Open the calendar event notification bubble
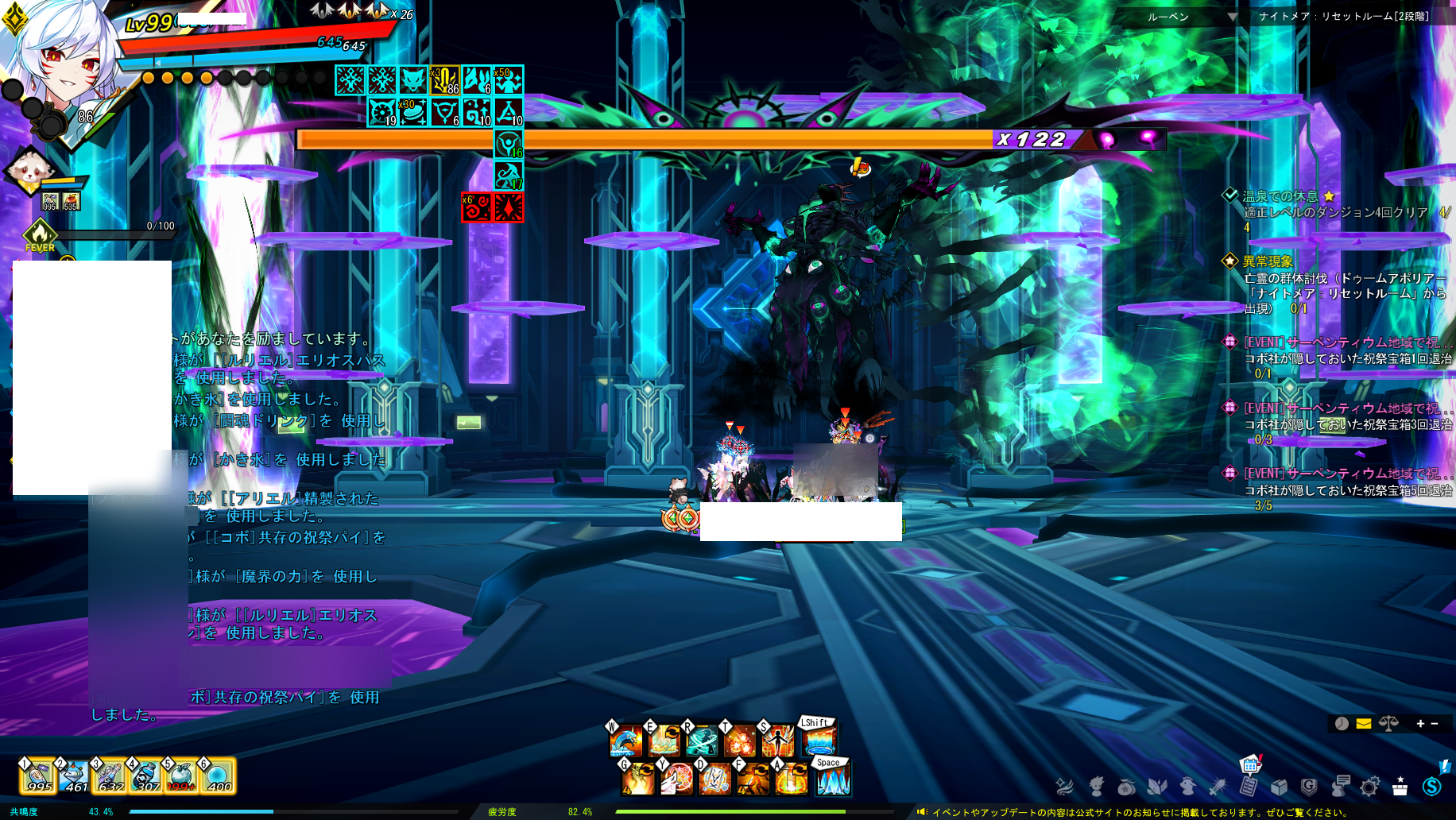This screenshot has width=1456, height=820. [1250, 764]
